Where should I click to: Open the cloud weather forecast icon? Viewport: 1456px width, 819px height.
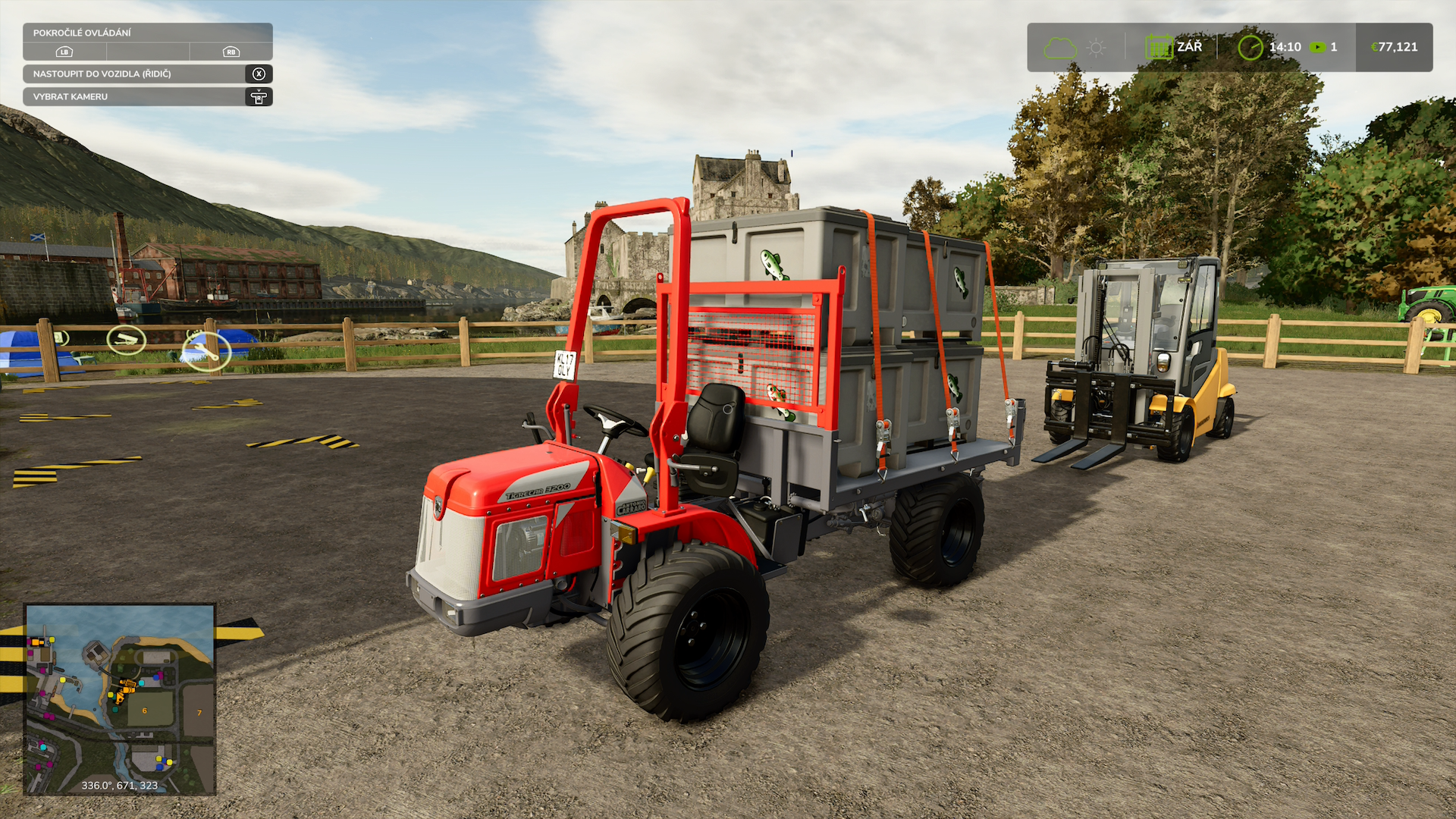(x=1059, y=48)
